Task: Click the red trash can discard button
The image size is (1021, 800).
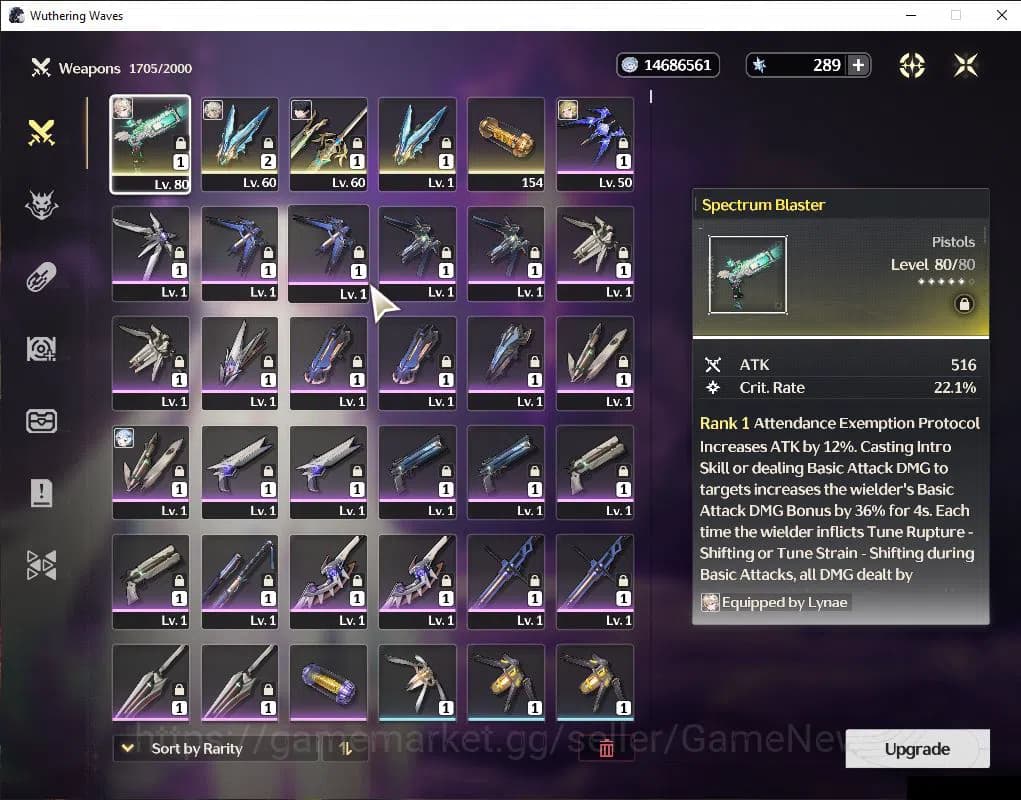Action: coord(605,748)
